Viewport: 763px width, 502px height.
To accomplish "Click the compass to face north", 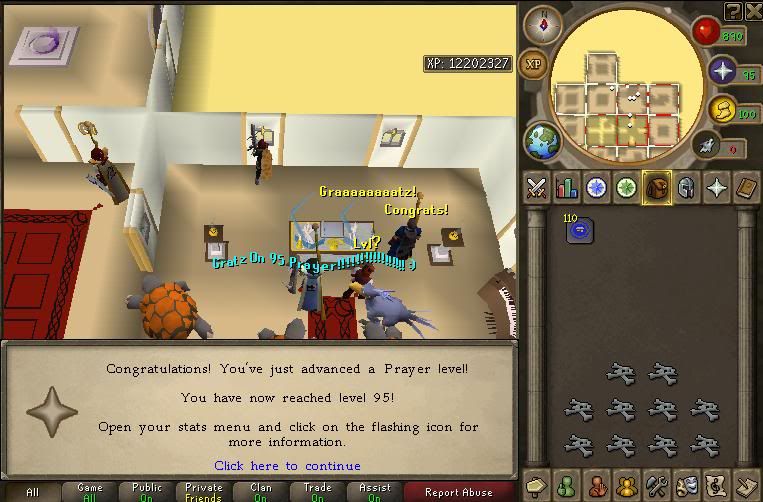I will pos(543,22).
